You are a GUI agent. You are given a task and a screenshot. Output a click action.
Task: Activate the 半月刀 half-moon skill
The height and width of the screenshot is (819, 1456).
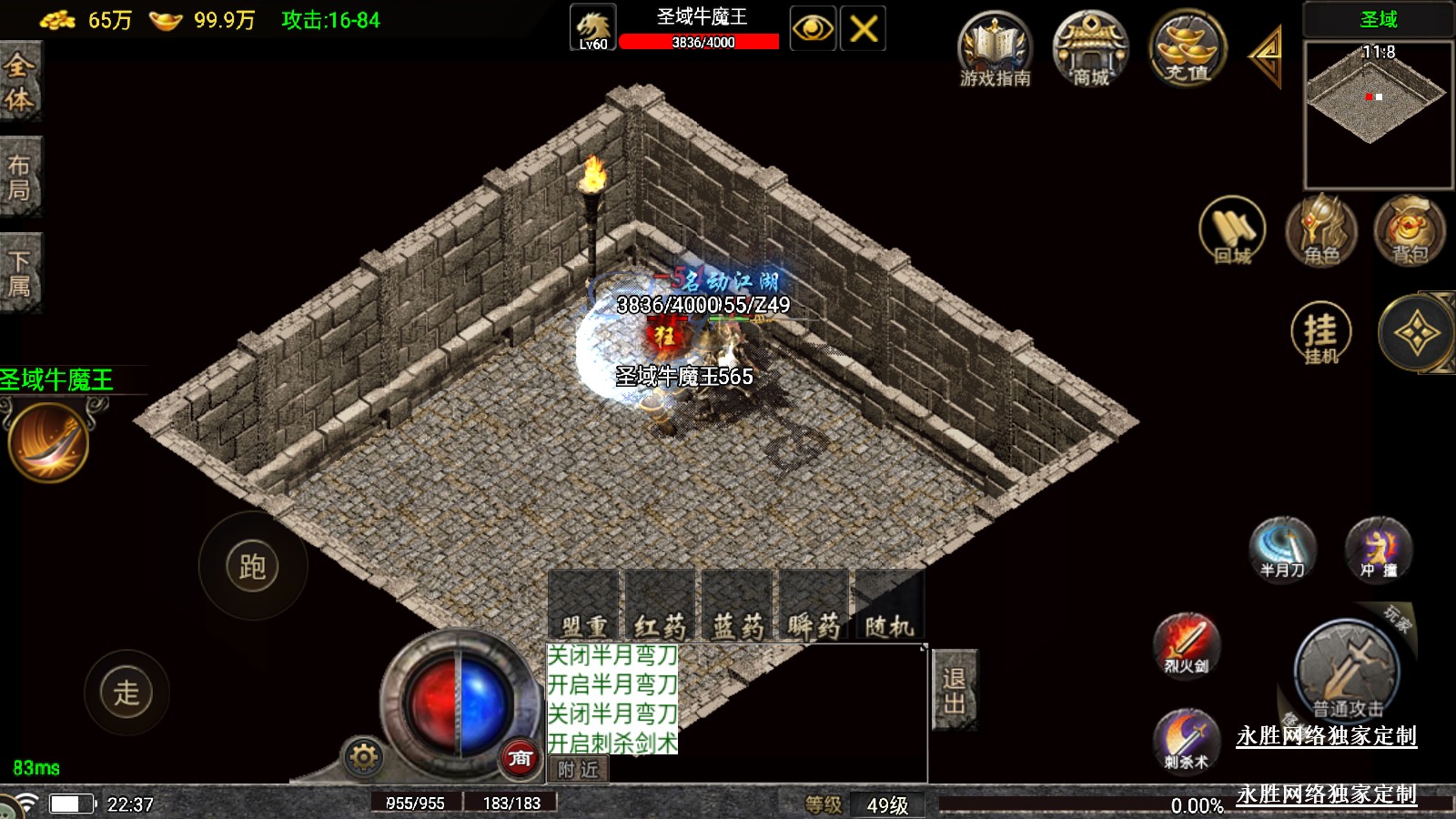click(1282, 549)
